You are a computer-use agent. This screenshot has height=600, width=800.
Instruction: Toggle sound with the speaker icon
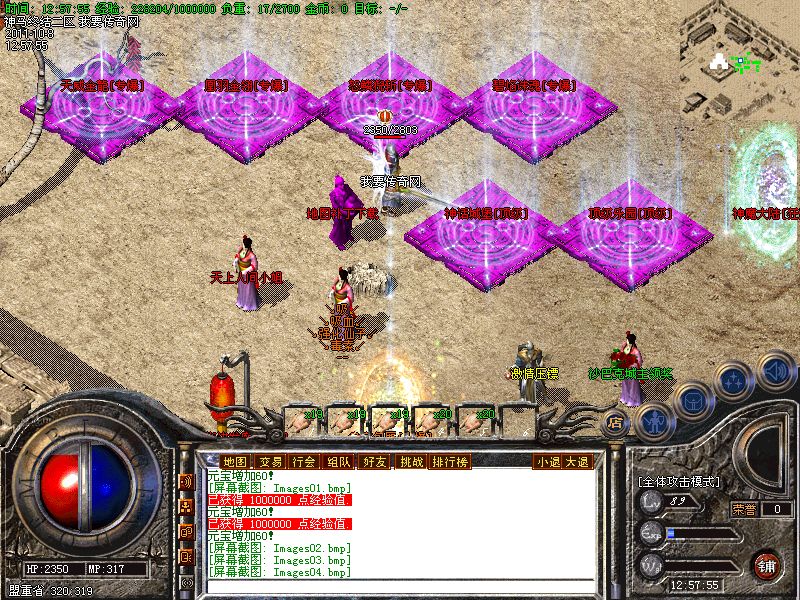pyautogui.click(x=775, y=369)
